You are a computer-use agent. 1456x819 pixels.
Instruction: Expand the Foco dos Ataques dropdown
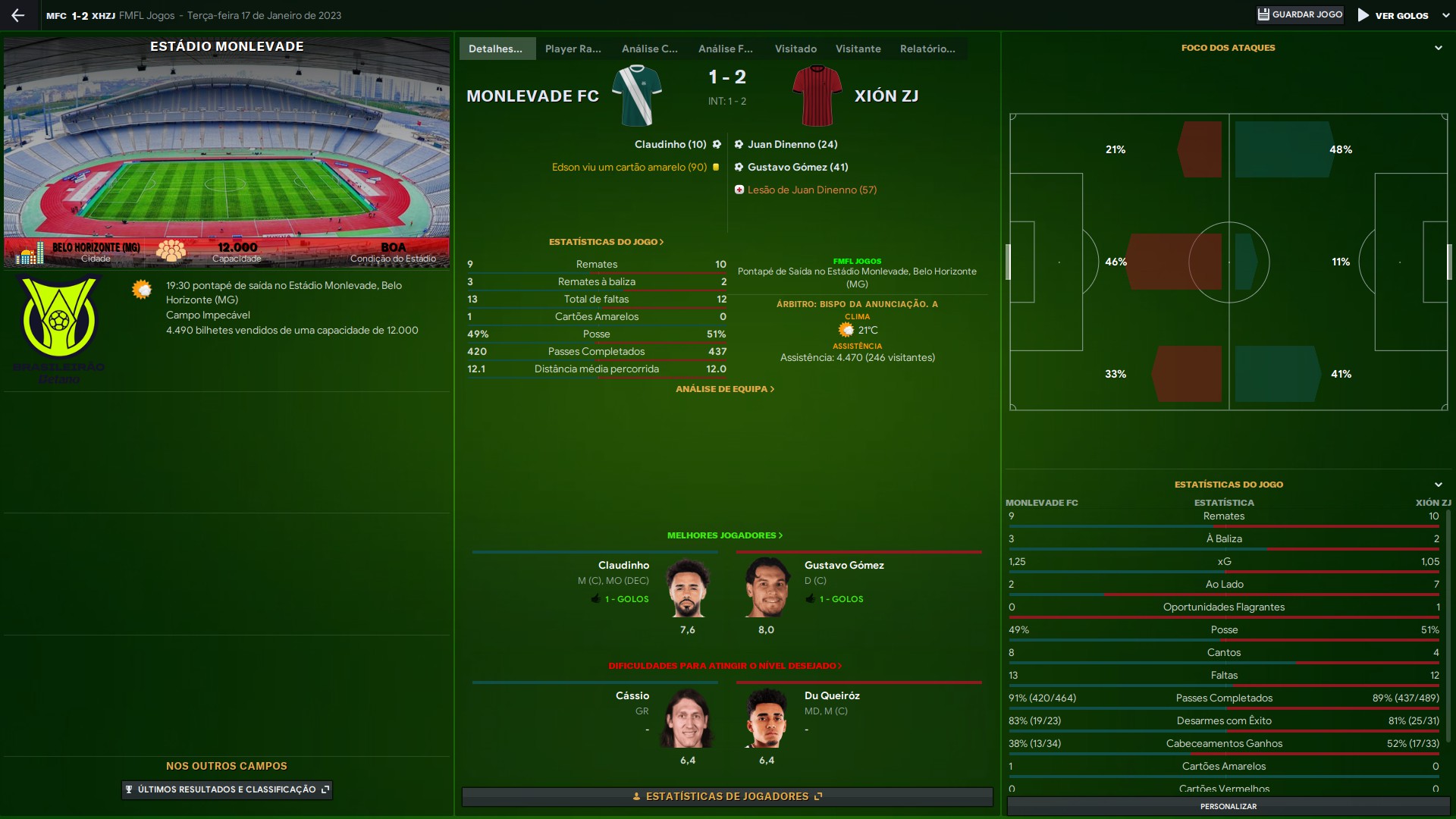click(x=1438, y=48)
